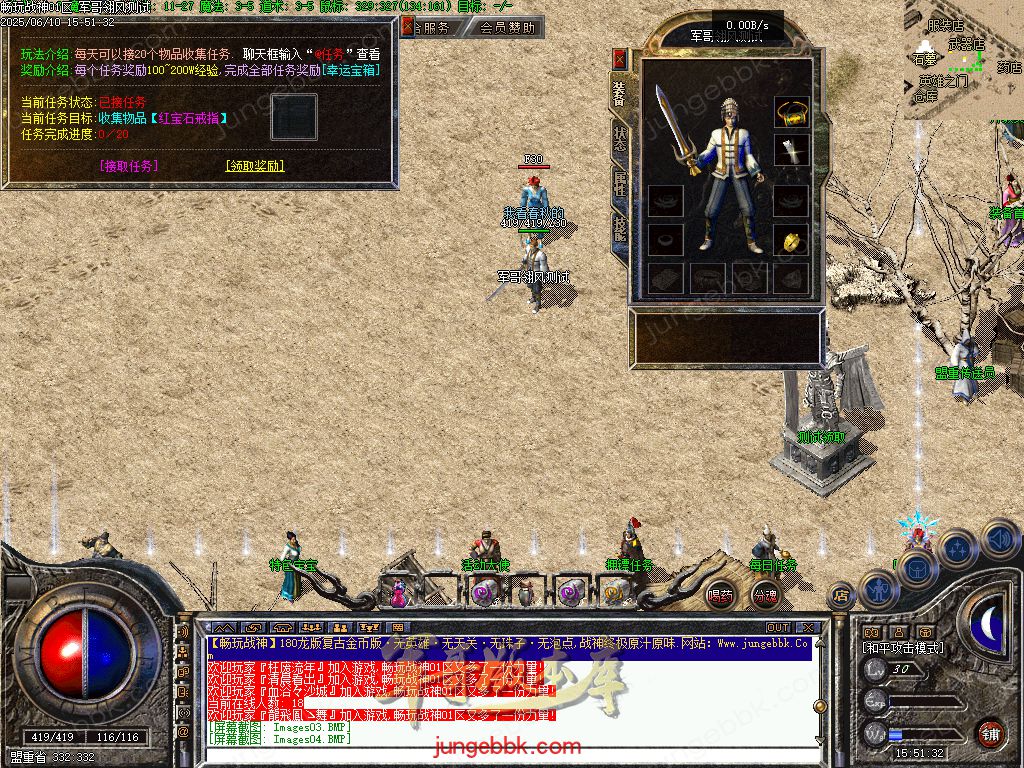Select the equipped gold ring slot
Screen dimensions: 1024x768
[792, 241]
